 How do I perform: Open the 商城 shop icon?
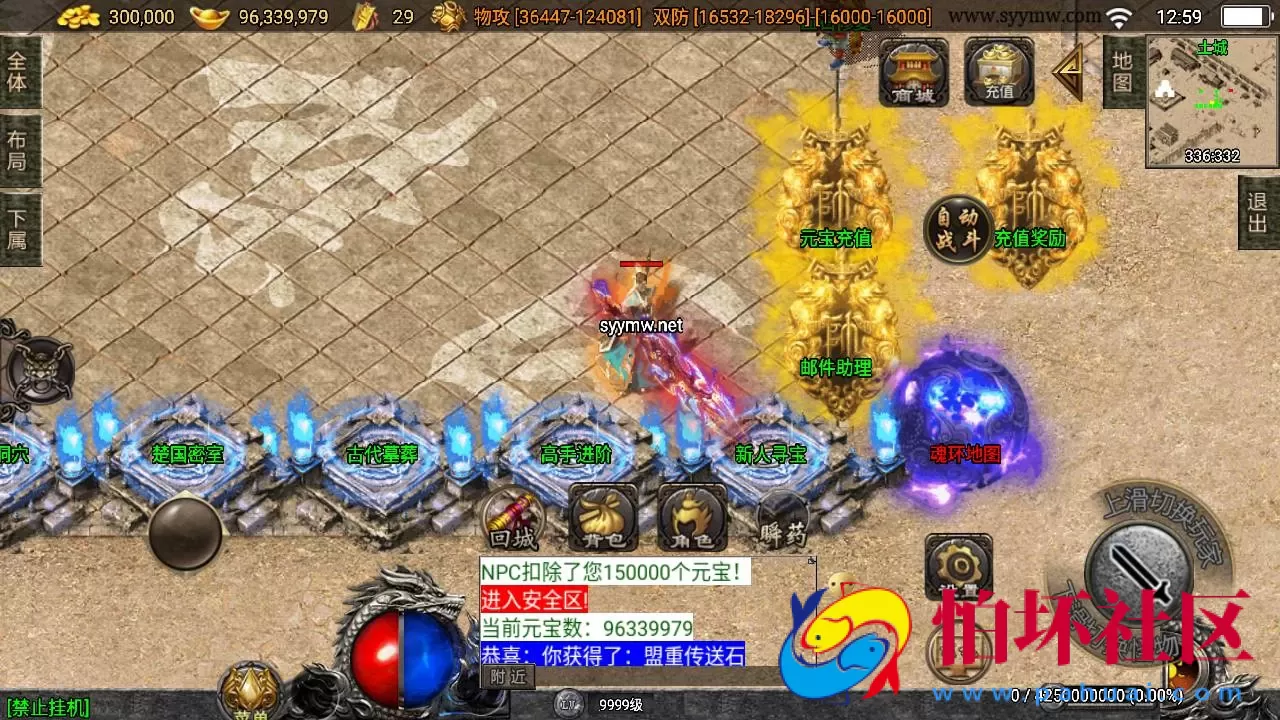(912, 71)
